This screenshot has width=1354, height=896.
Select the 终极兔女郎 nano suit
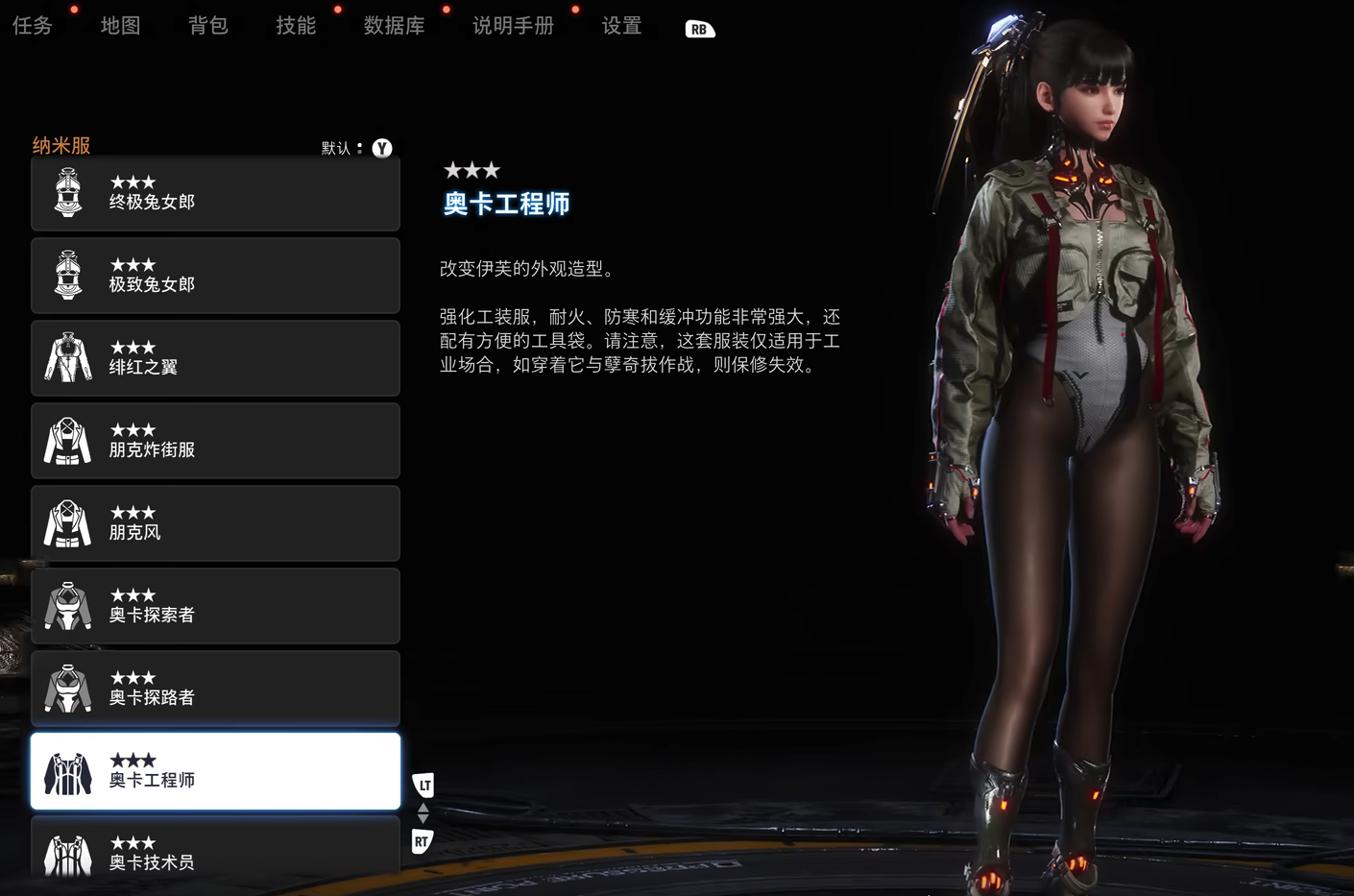[x=215, y=194]
